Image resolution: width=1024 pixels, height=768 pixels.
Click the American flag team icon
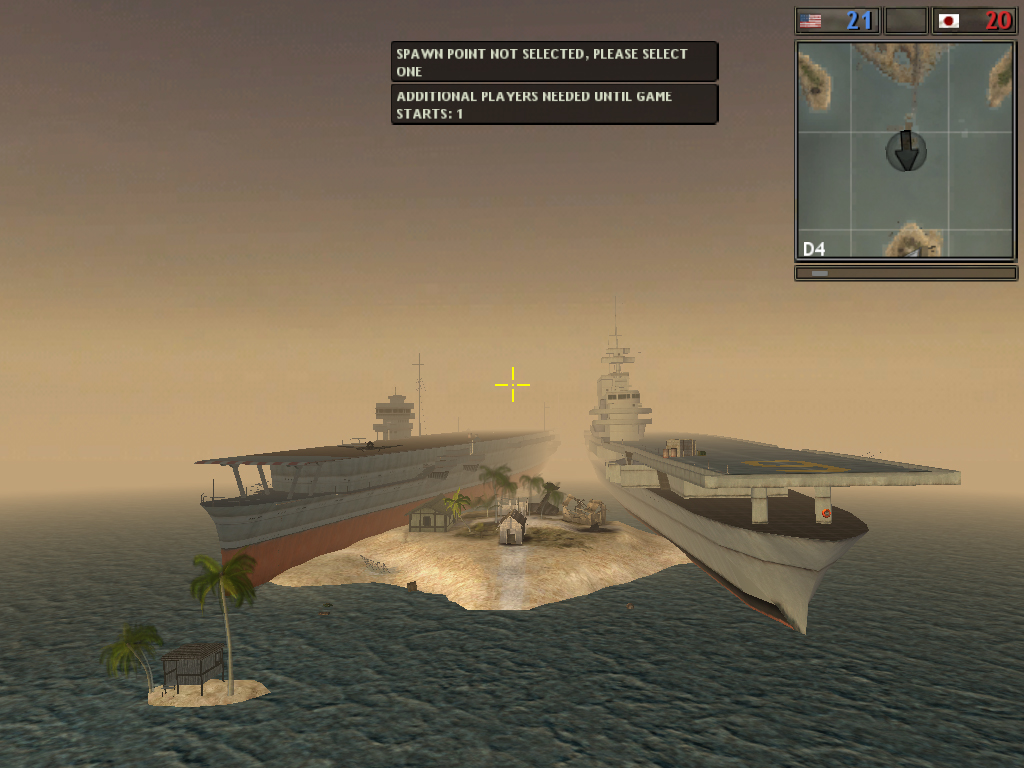pyautogui.click(x=810, y=20)
